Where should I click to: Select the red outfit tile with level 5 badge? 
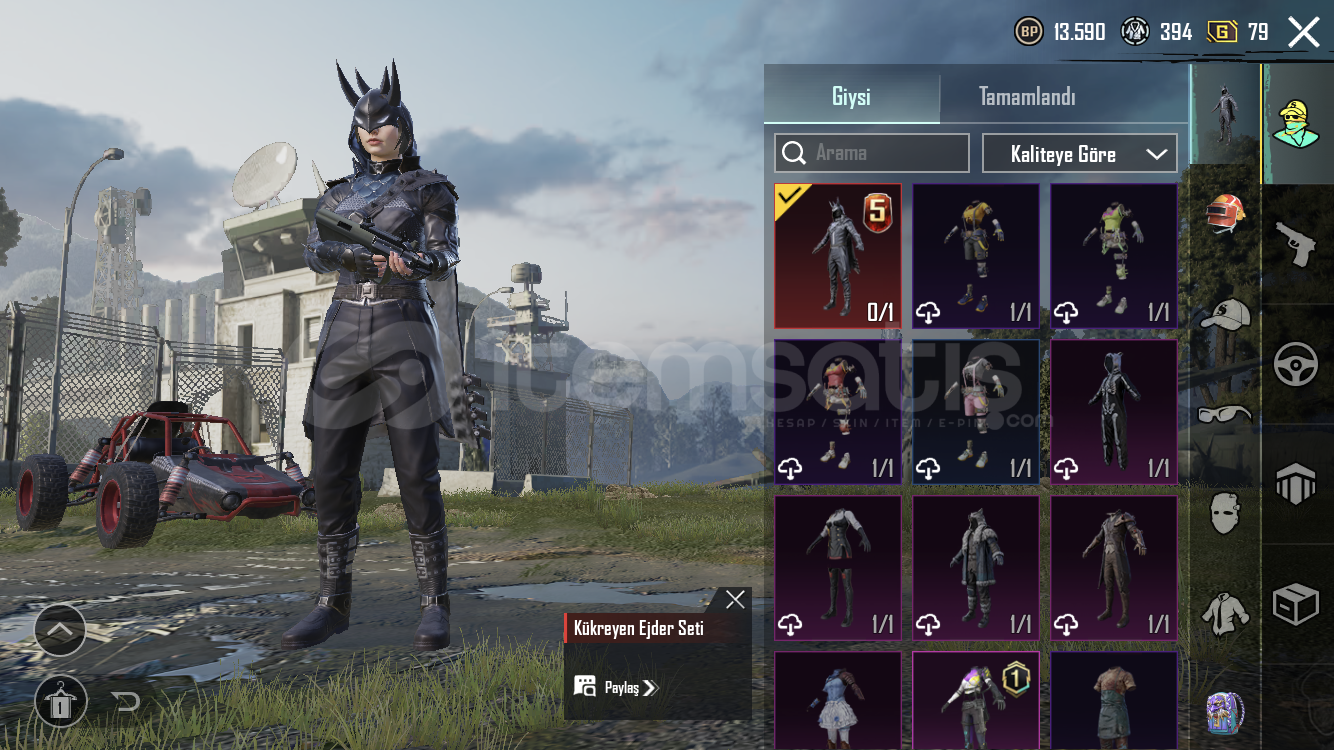point(838,256)
